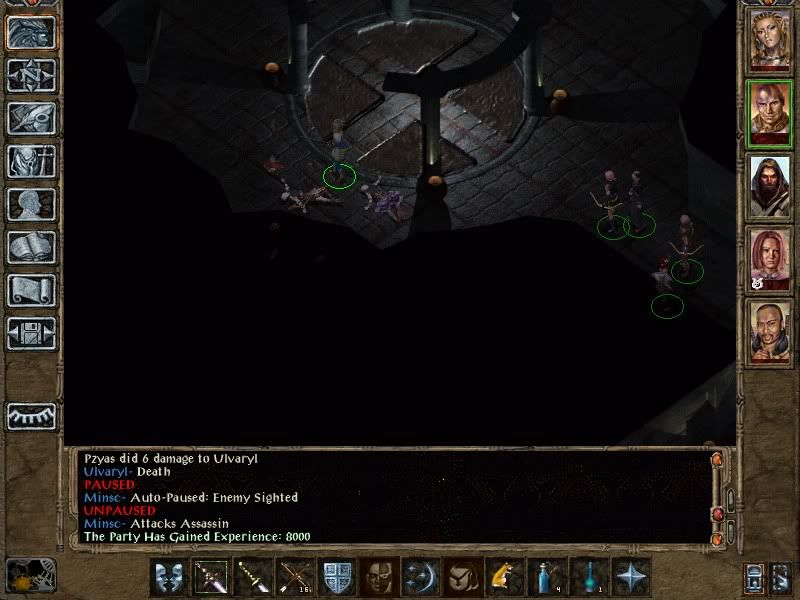The height and width of the screenshot is (600, 800).
Task: Use the hamster quick item
Action: coord(503,578)
